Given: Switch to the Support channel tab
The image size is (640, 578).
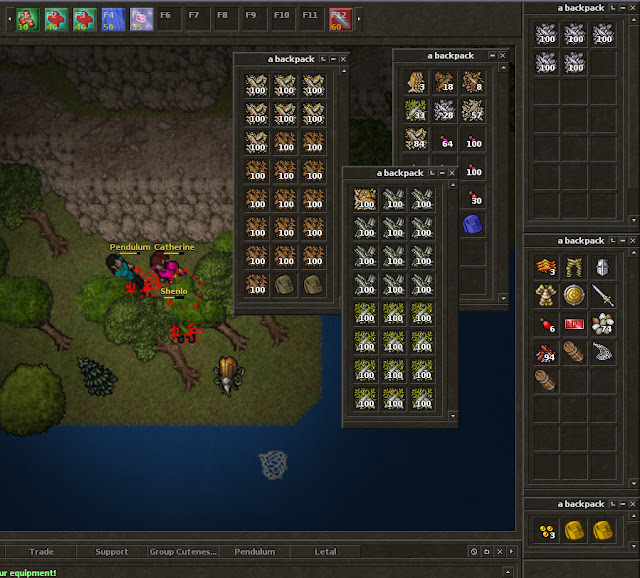Looking at the screenshot, I should 111,551.
